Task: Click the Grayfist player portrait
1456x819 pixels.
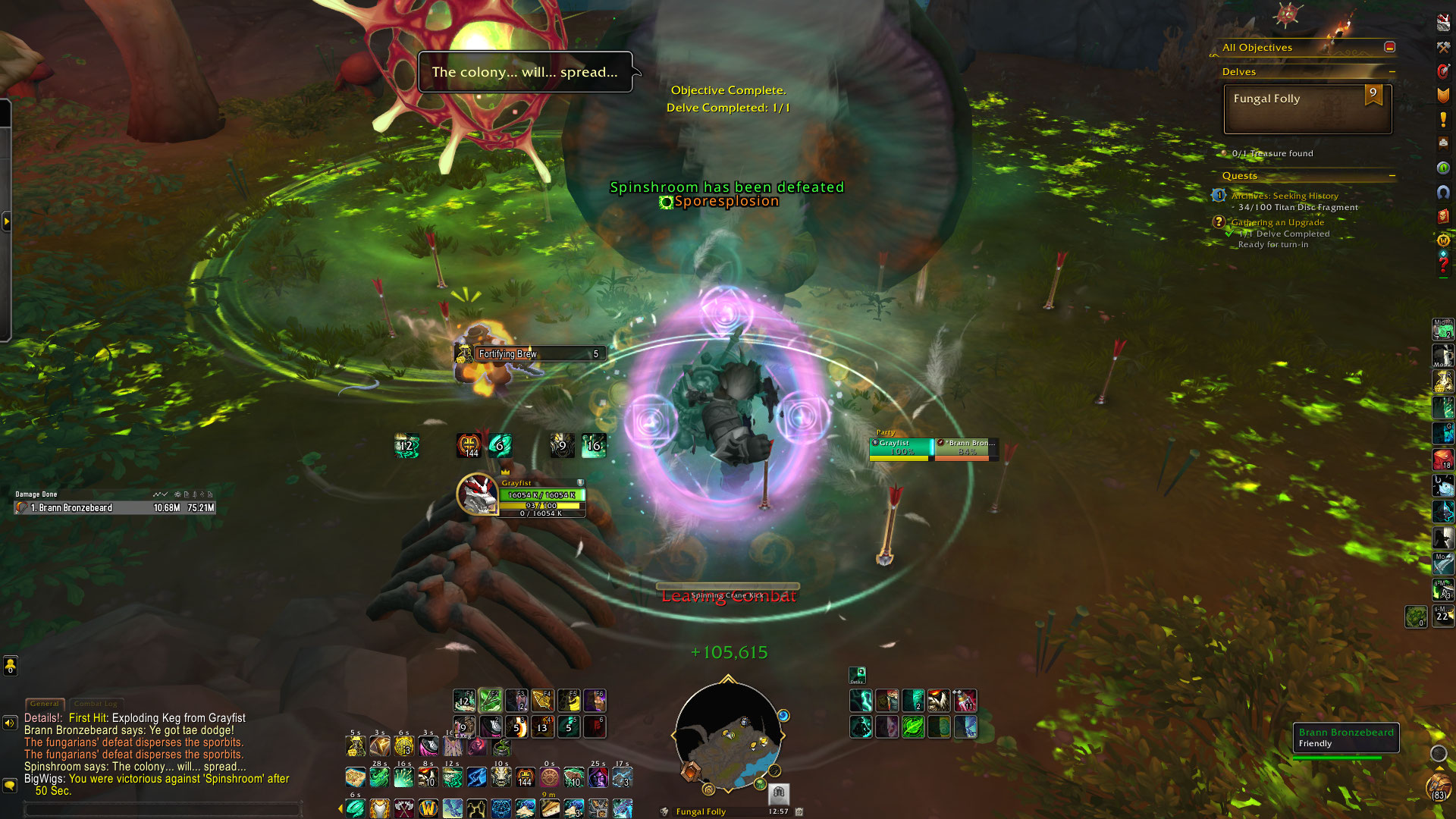Action: click(x=477, y=494)
